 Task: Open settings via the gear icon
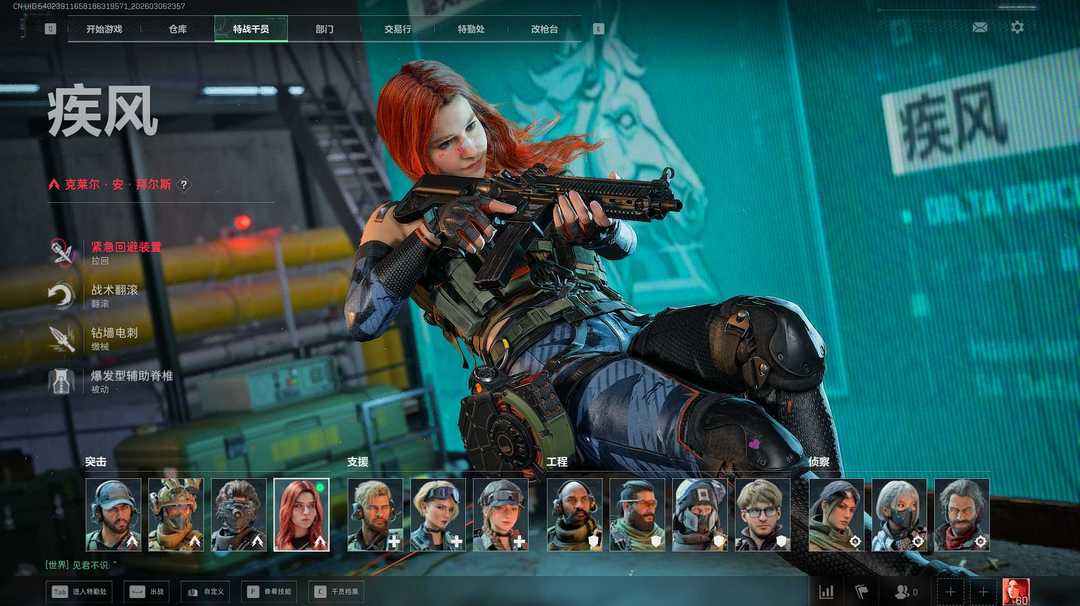[1017, 28]
